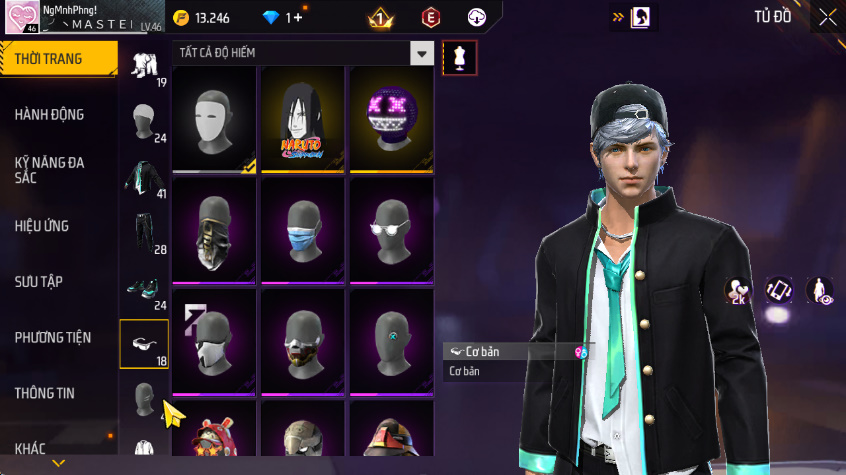Choose the Naruto Orochimaru head item

(x=303, y=122)
